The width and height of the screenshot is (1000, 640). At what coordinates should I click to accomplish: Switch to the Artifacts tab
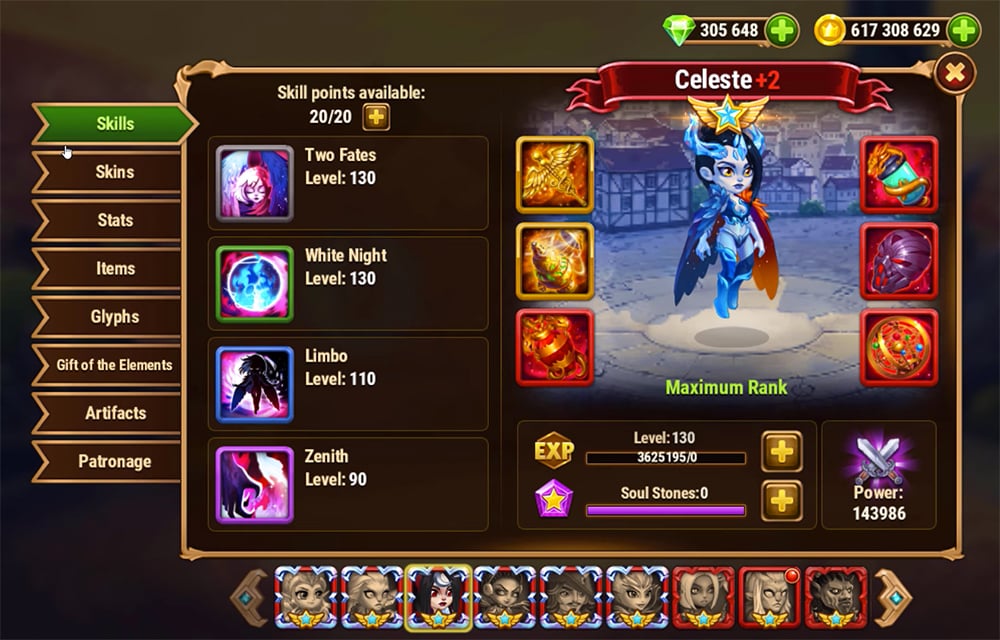(x=114, y=413)
